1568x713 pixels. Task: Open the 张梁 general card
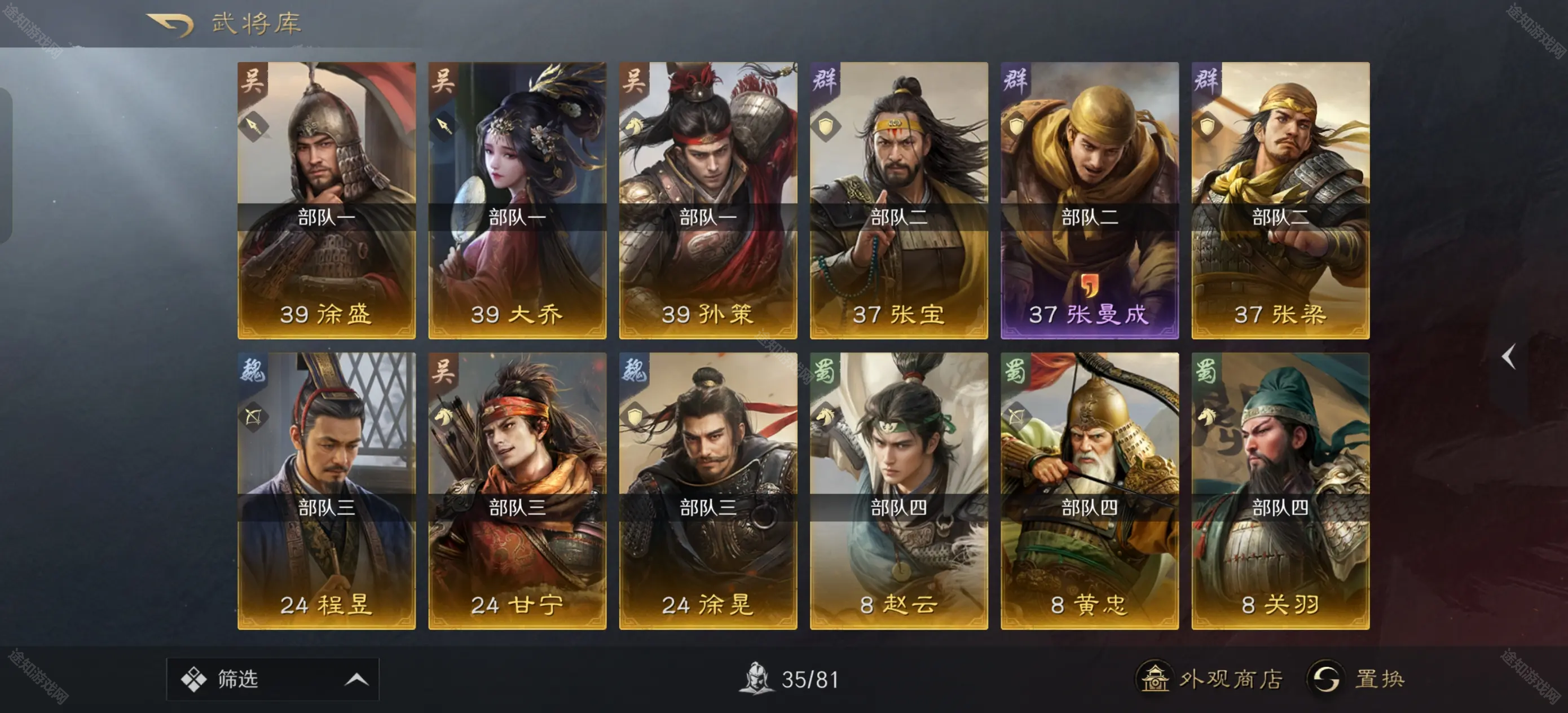click(x=1280, y=200)
